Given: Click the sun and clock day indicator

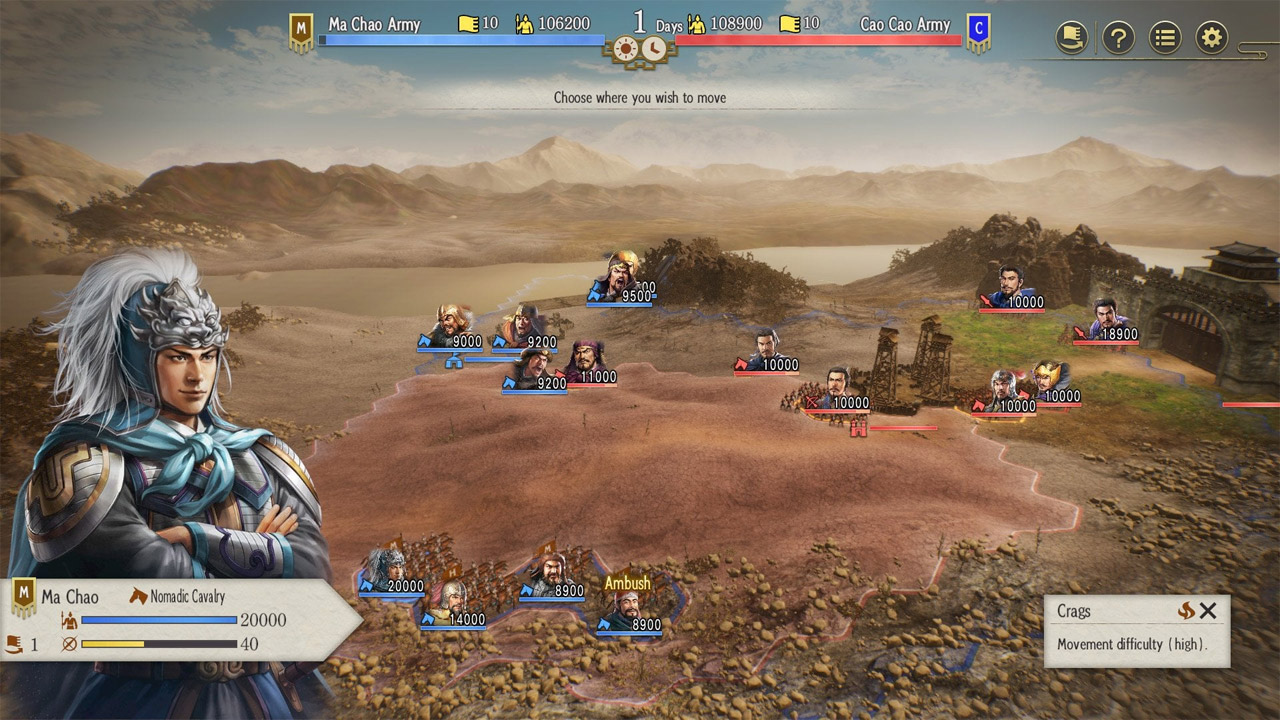Looking at the screenshot, I should pos(640,48).
